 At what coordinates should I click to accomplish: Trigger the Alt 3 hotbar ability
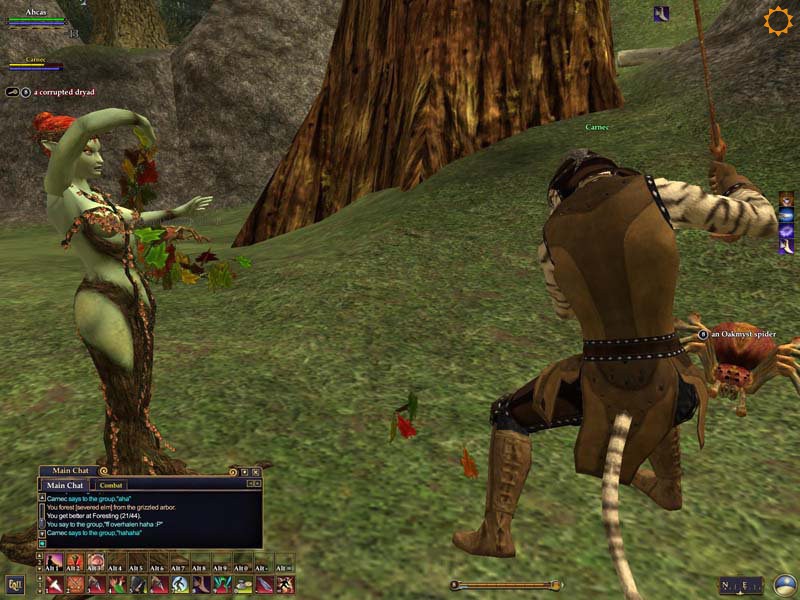(x=96, y=562)
